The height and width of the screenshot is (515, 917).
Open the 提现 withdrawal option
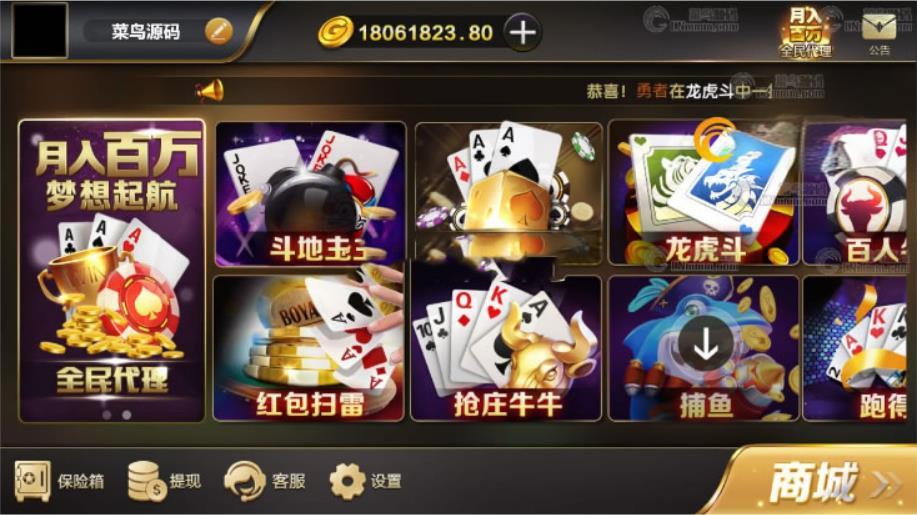pyautogui.click(x=164, y=481)
